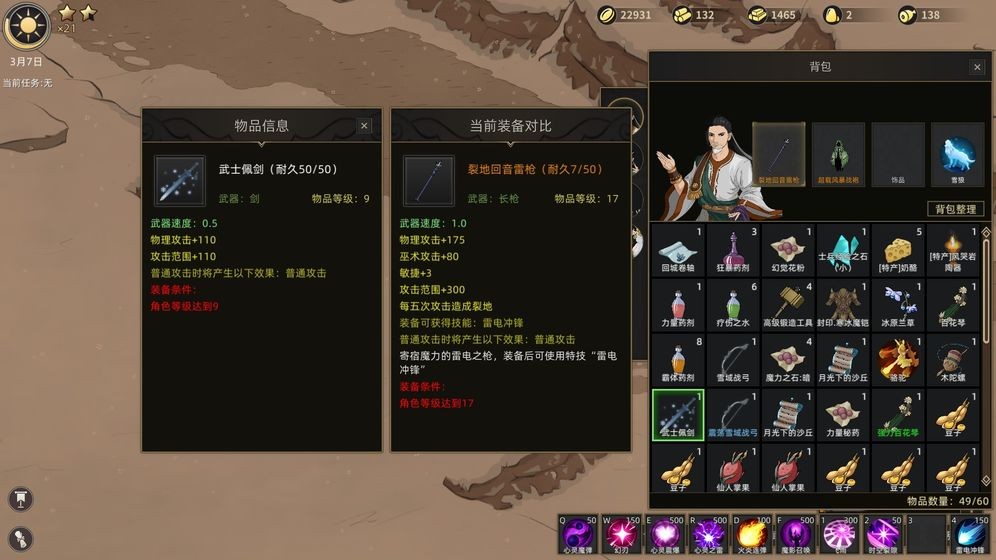Close the 物品信息 item info panel
Image resolution: width=996 pixels, height=560 pixels.
click(x=364, y=126)
